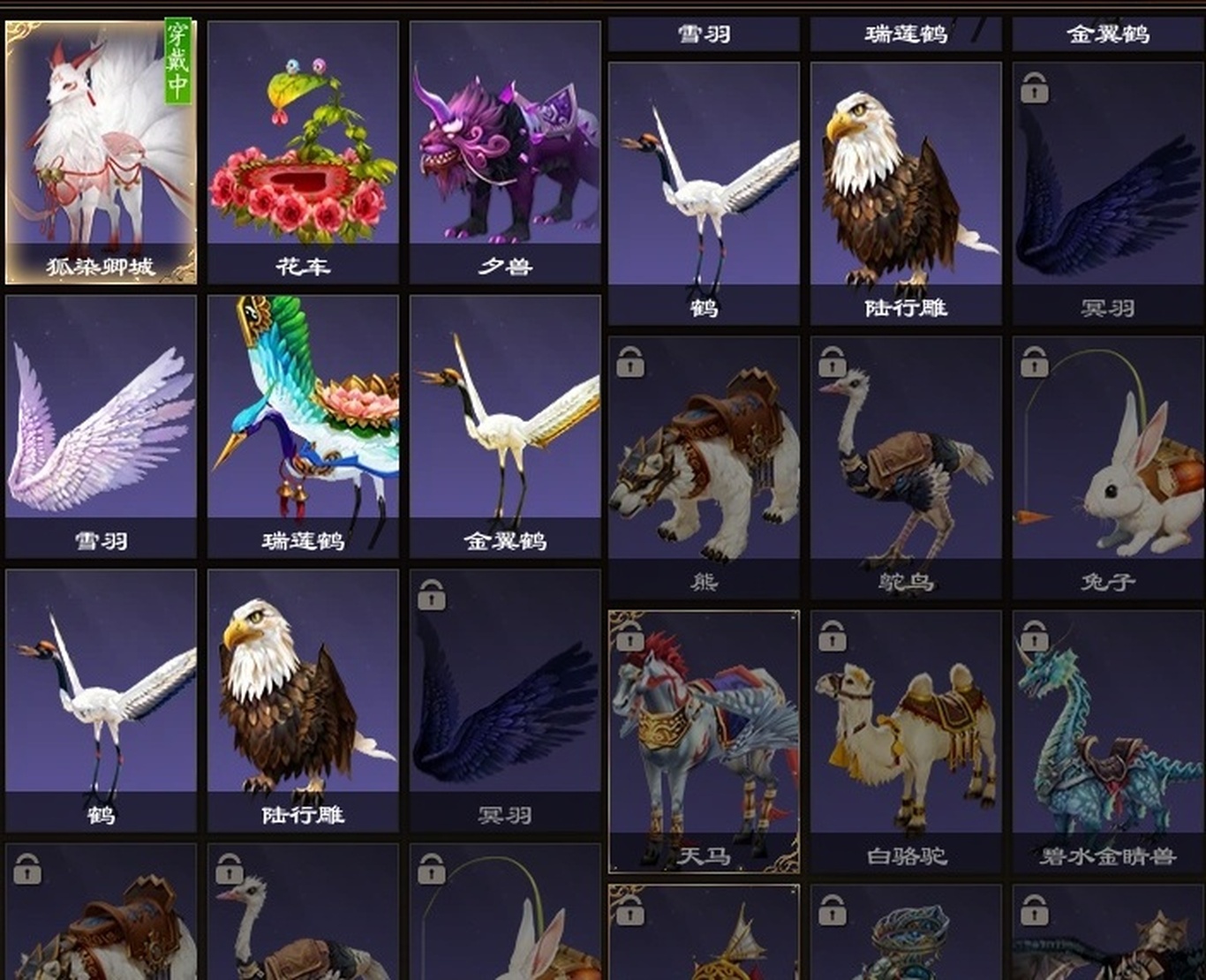Open the 碧水金睛兽 blue dragon mount card
The image size is (1206, 980).
1108,740
